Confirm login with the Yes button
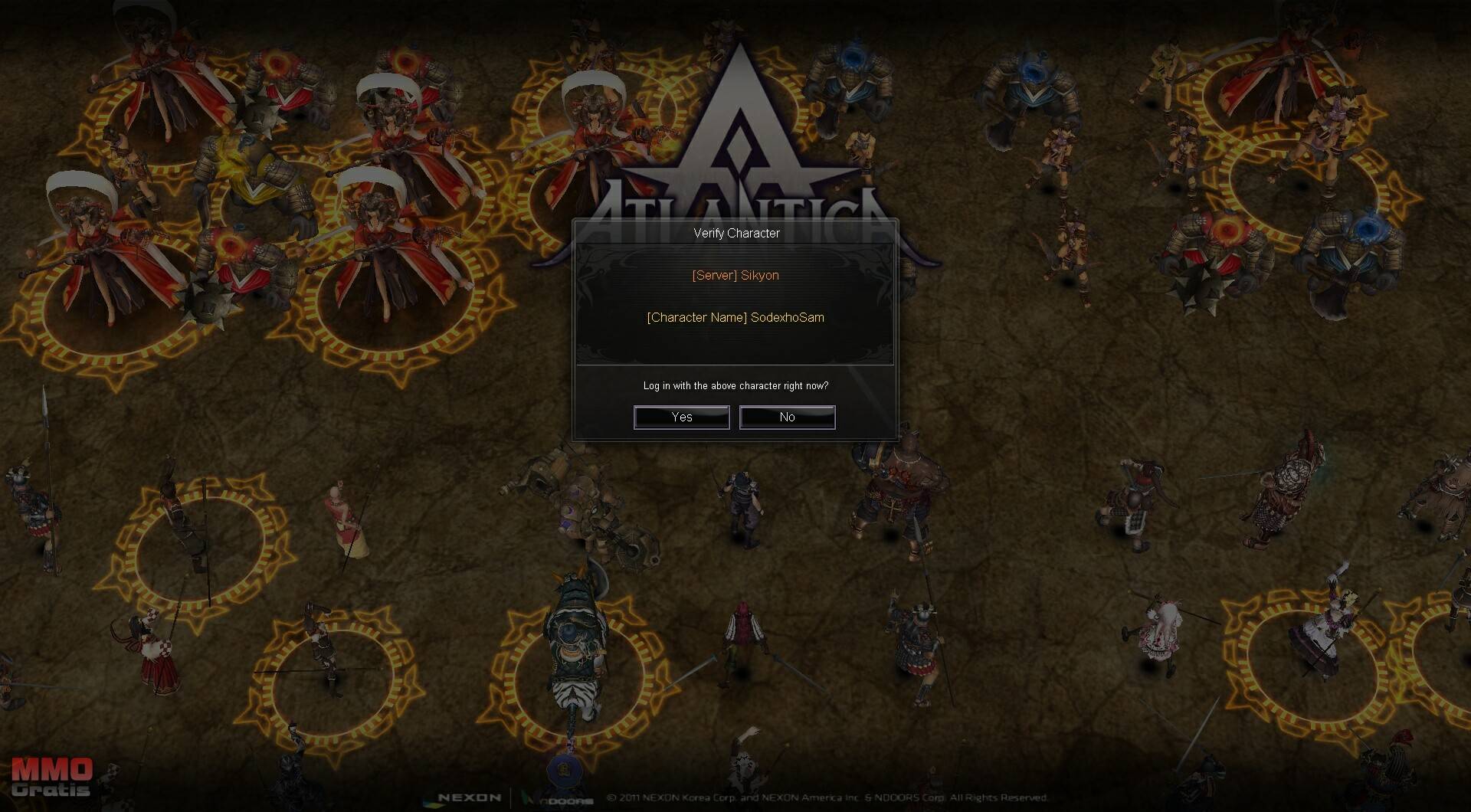Viewport: 1471px width, 812px height. [681, 417]
